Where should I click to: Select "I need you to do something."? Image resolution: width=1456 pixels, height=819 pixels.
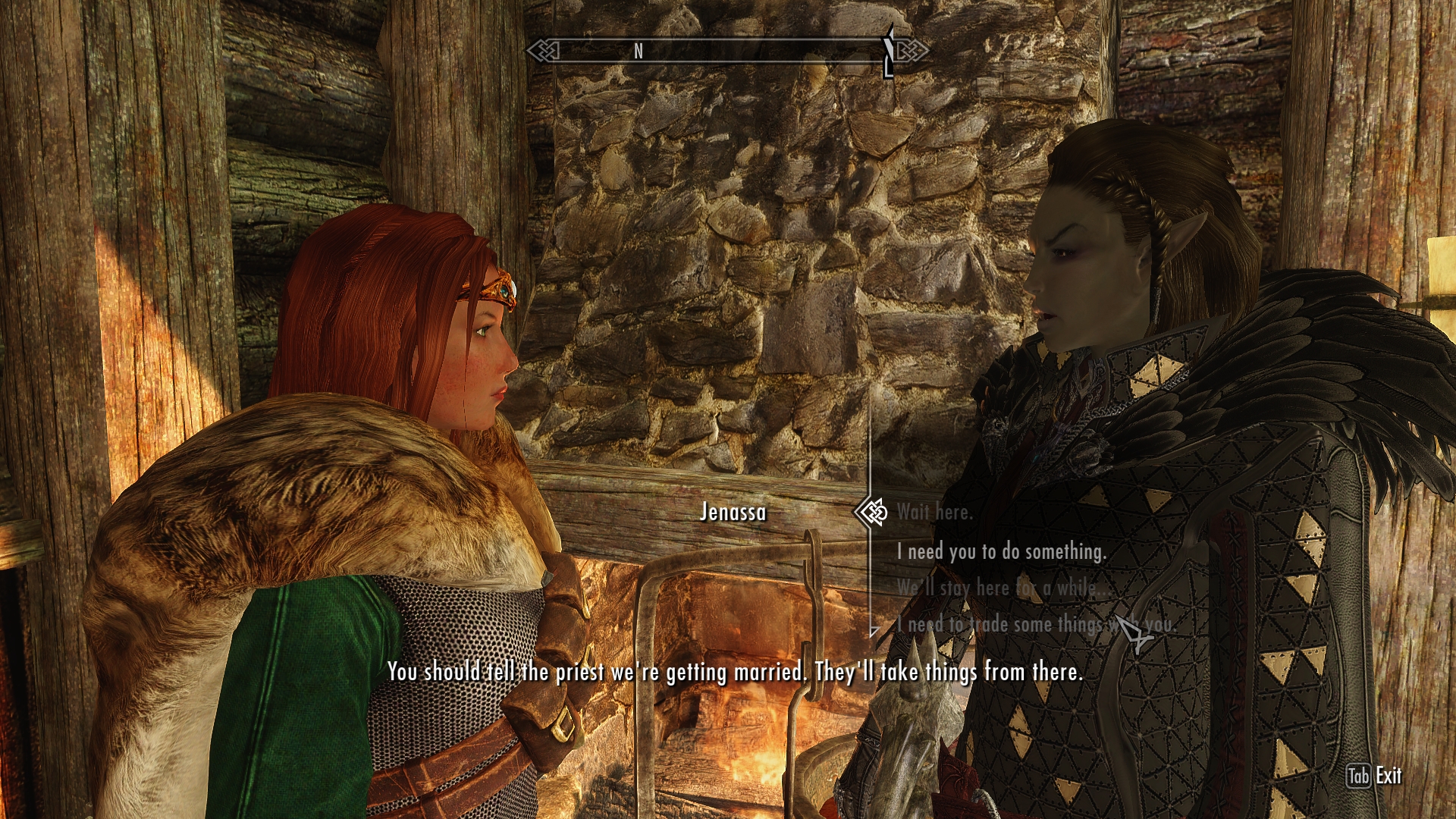[x=1001, y=551]
